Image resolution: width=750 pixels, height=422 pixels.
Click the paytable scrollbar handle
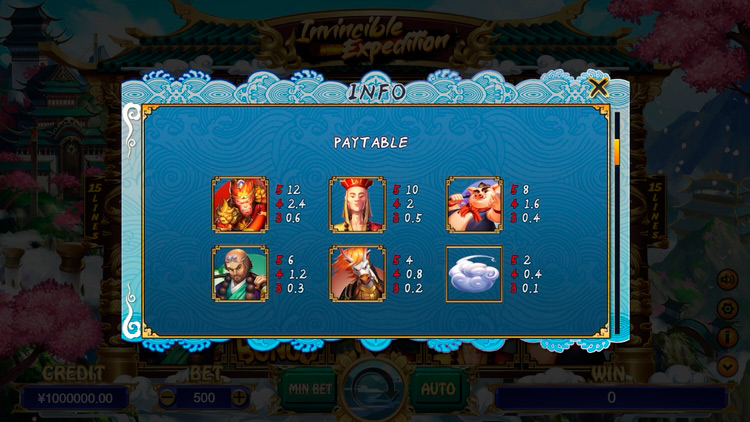pyautogui.click(x=617, y=152)
